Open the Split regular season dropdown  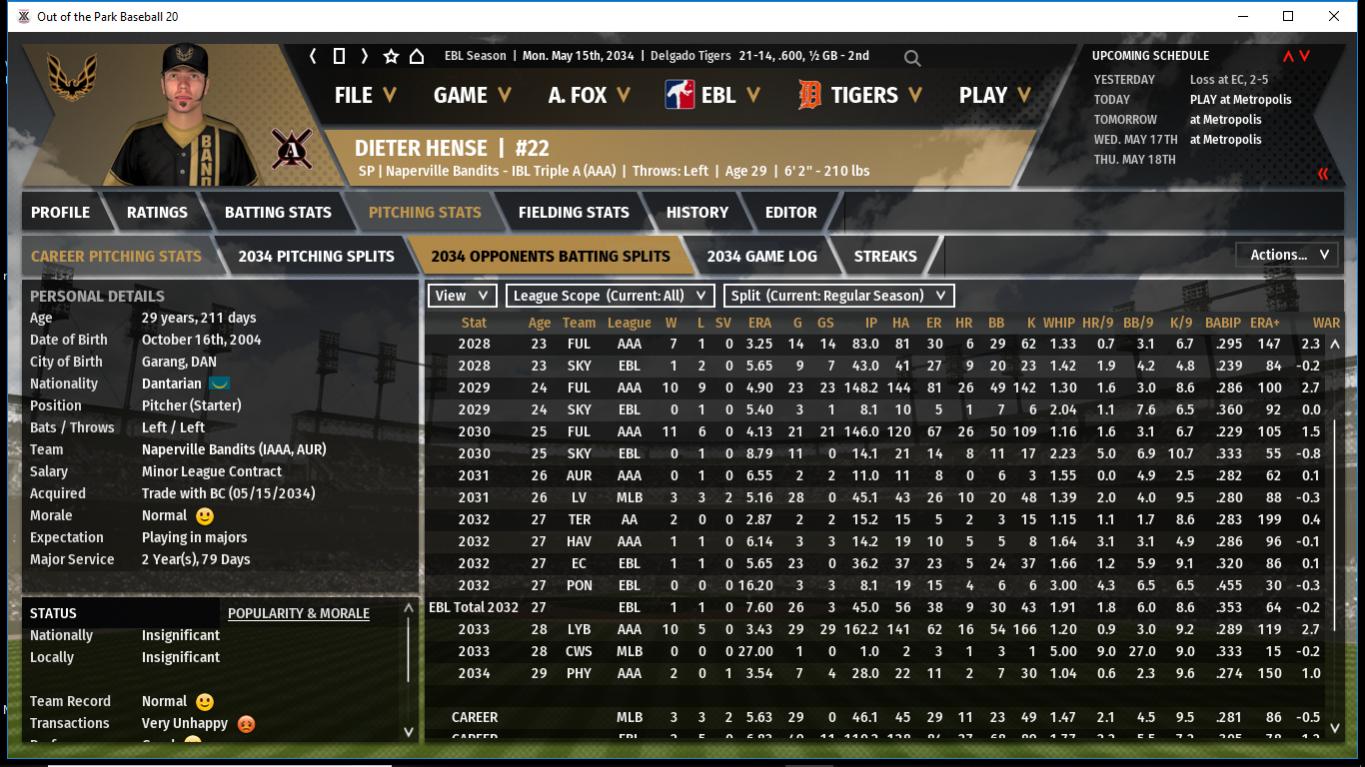[838, 296]
